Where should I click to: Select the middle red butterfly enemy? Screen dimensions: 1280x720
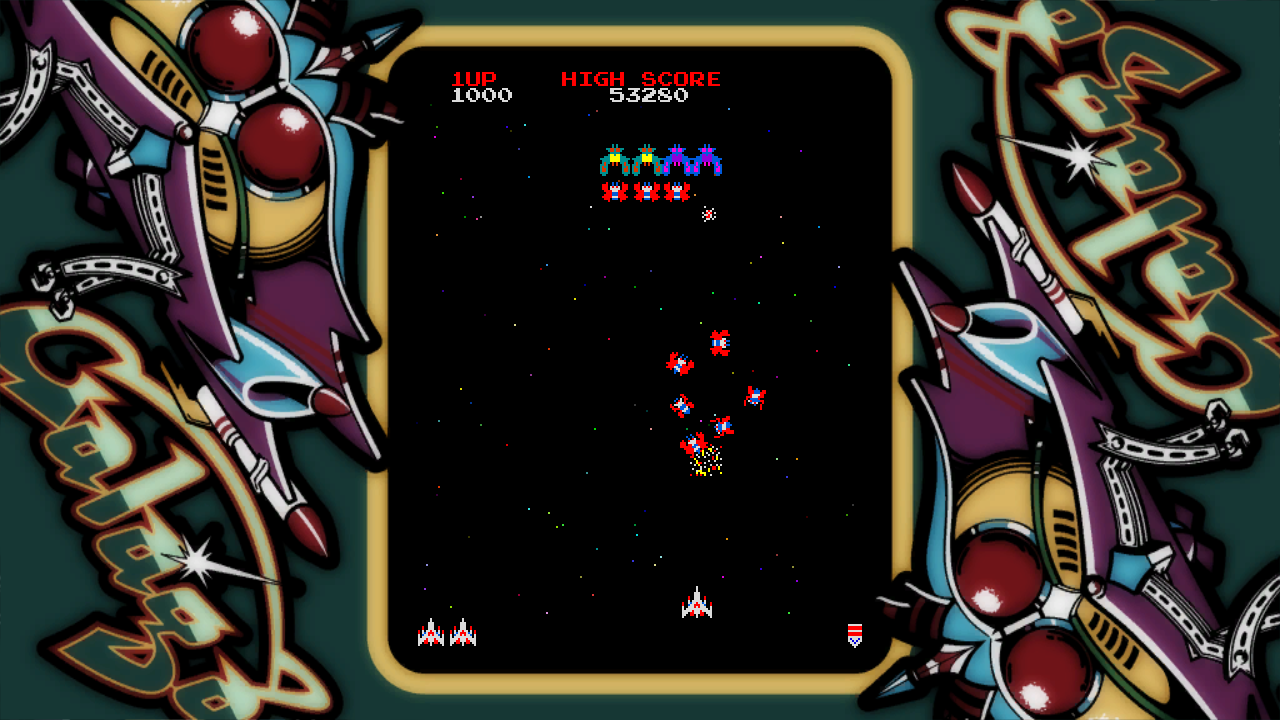(645, 191)
